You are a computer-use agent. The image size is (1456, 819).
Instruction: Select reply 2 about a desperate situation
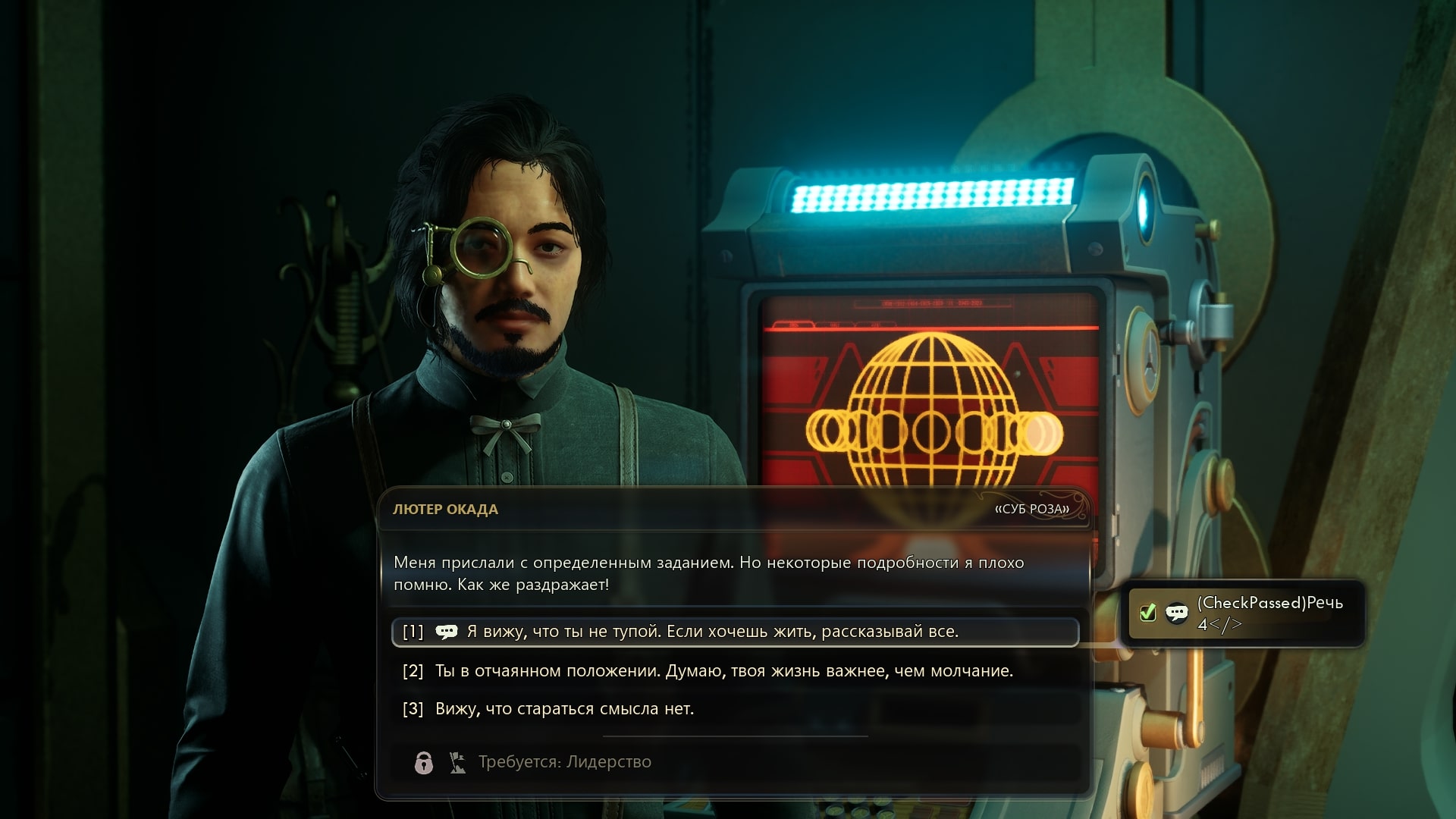tap(723, 671)
